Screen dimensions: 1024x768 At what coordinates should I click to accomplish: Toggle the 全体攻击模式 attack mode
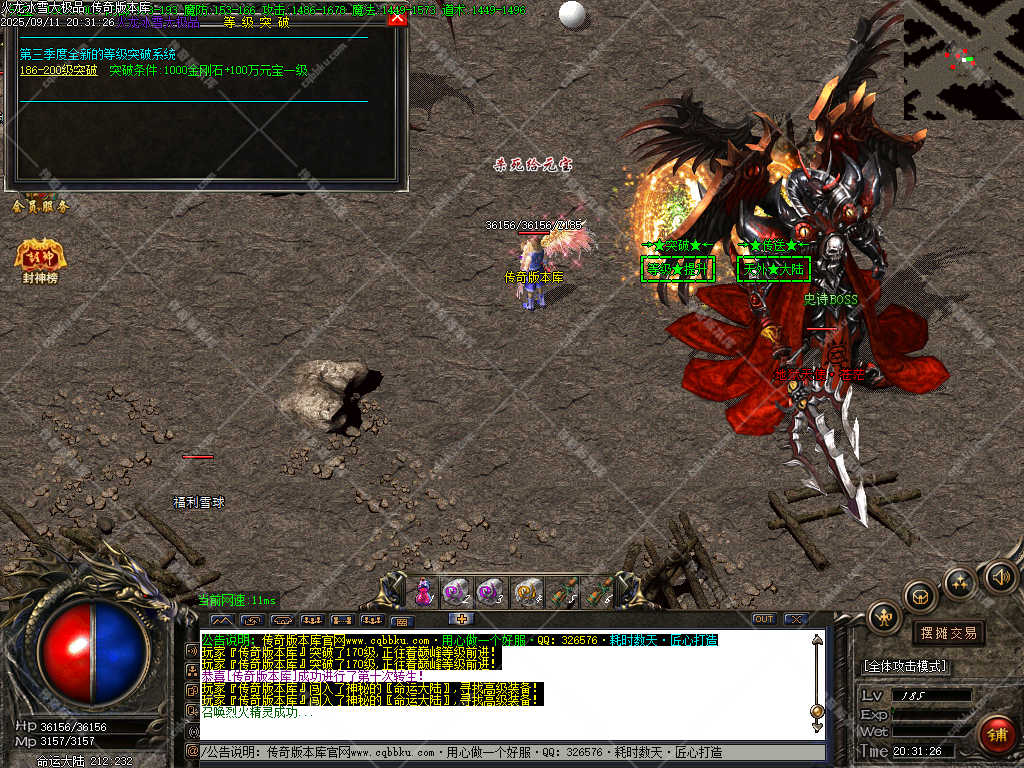[x=905, y=666]
